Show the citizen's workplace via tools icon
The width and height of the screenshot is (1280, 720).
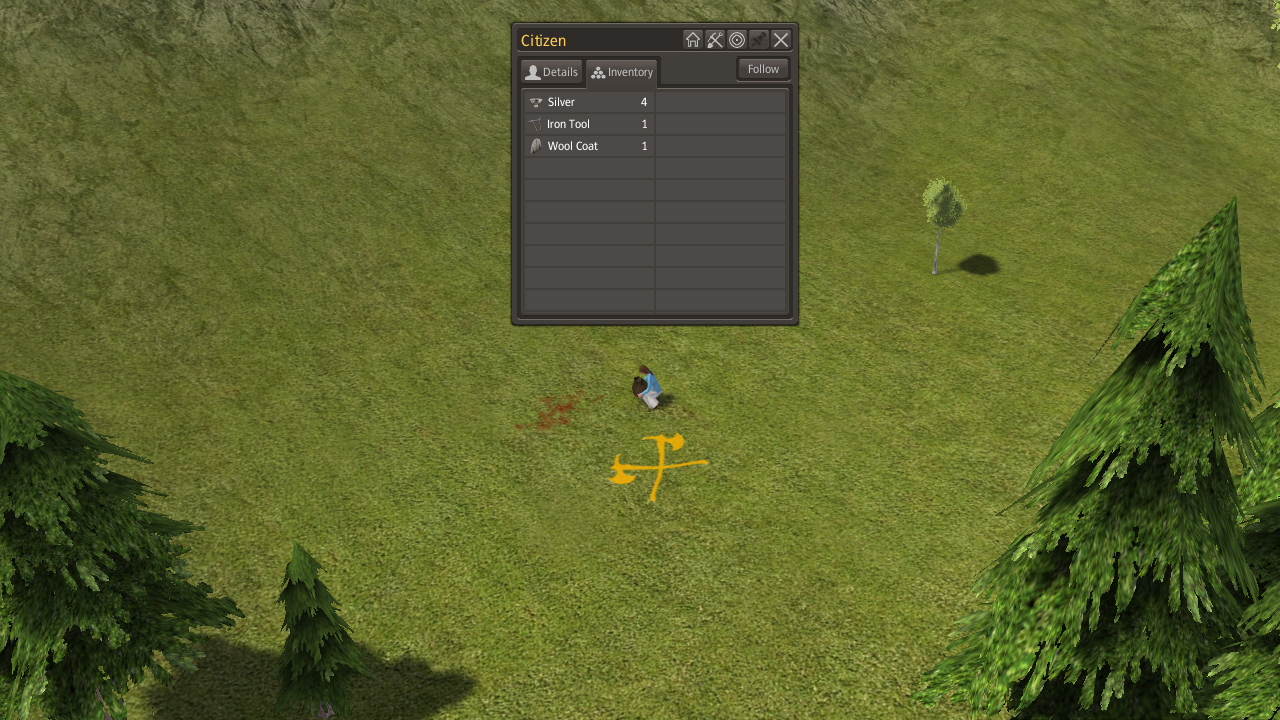click(715, 40)
